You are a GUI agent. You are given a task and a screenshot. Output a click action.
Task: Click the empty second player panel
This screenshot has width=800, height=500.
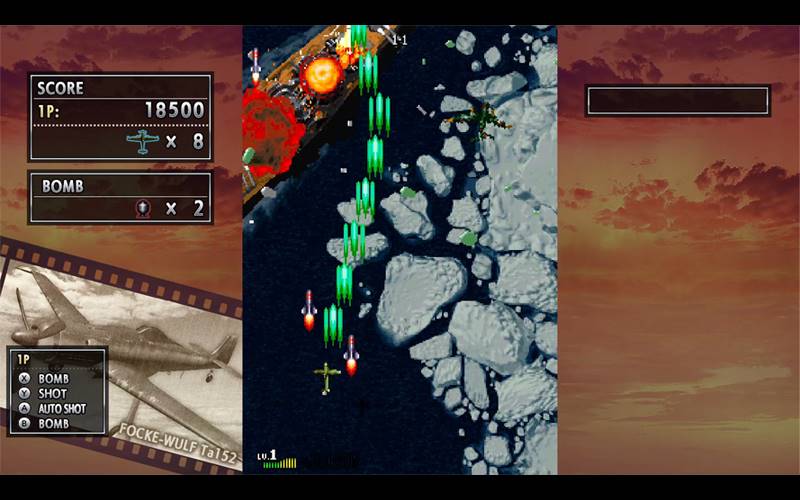tap(677, 101)
